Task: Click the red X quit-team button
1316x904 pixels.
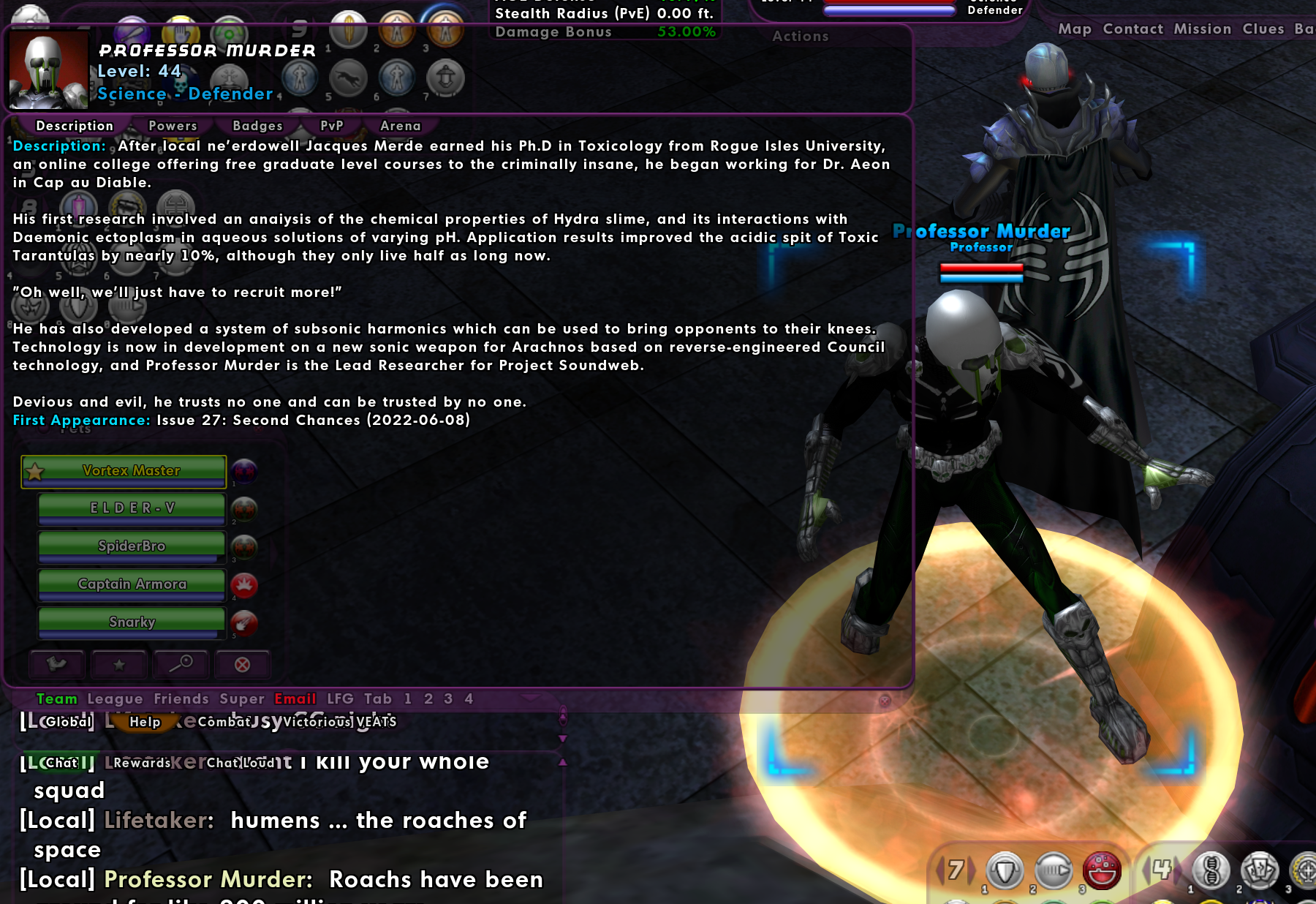Action: coord(242,664)
